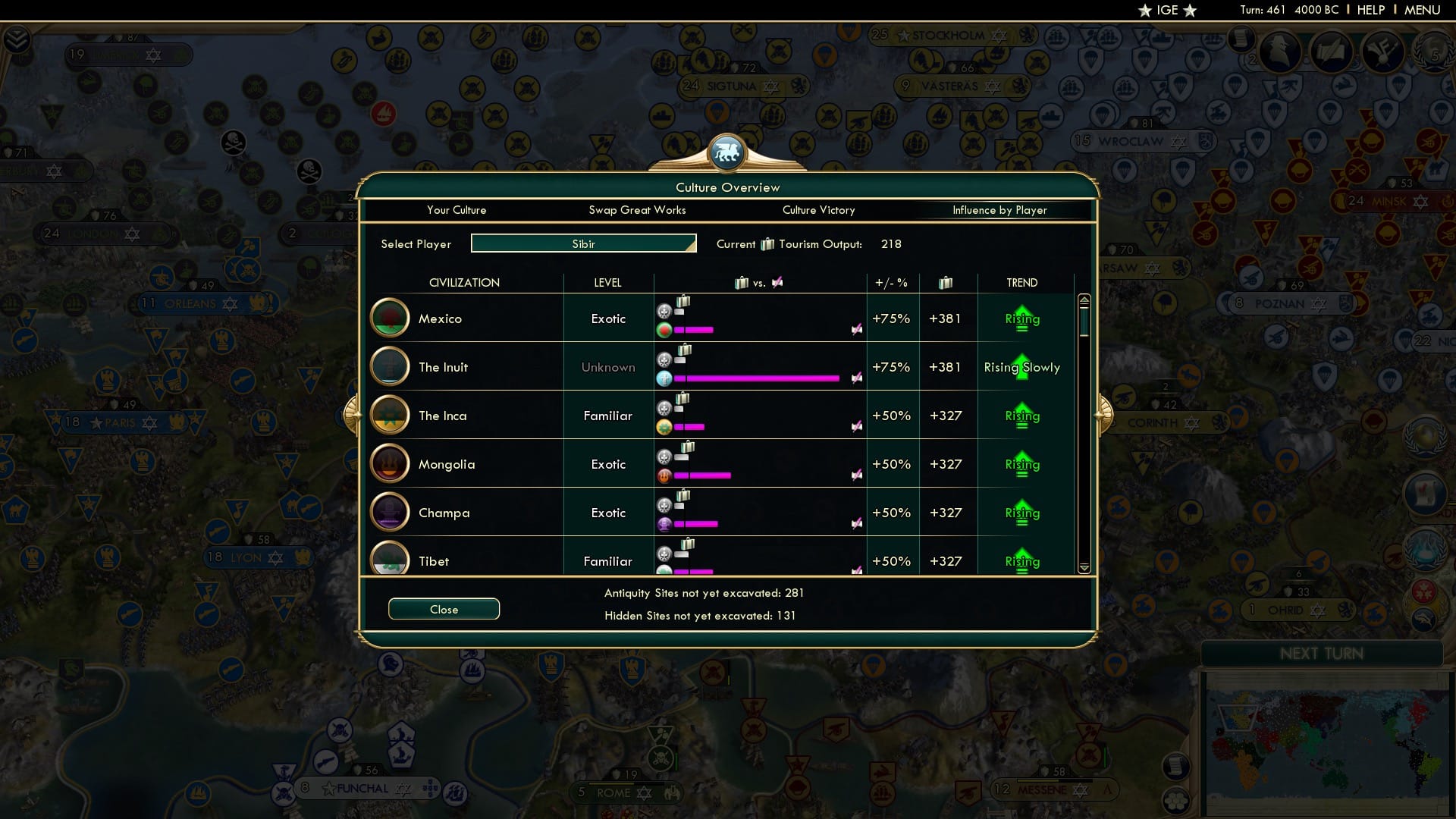Select The Inuit civilization portrait
Screen dimensions: 1456x819
pos(390,366)
